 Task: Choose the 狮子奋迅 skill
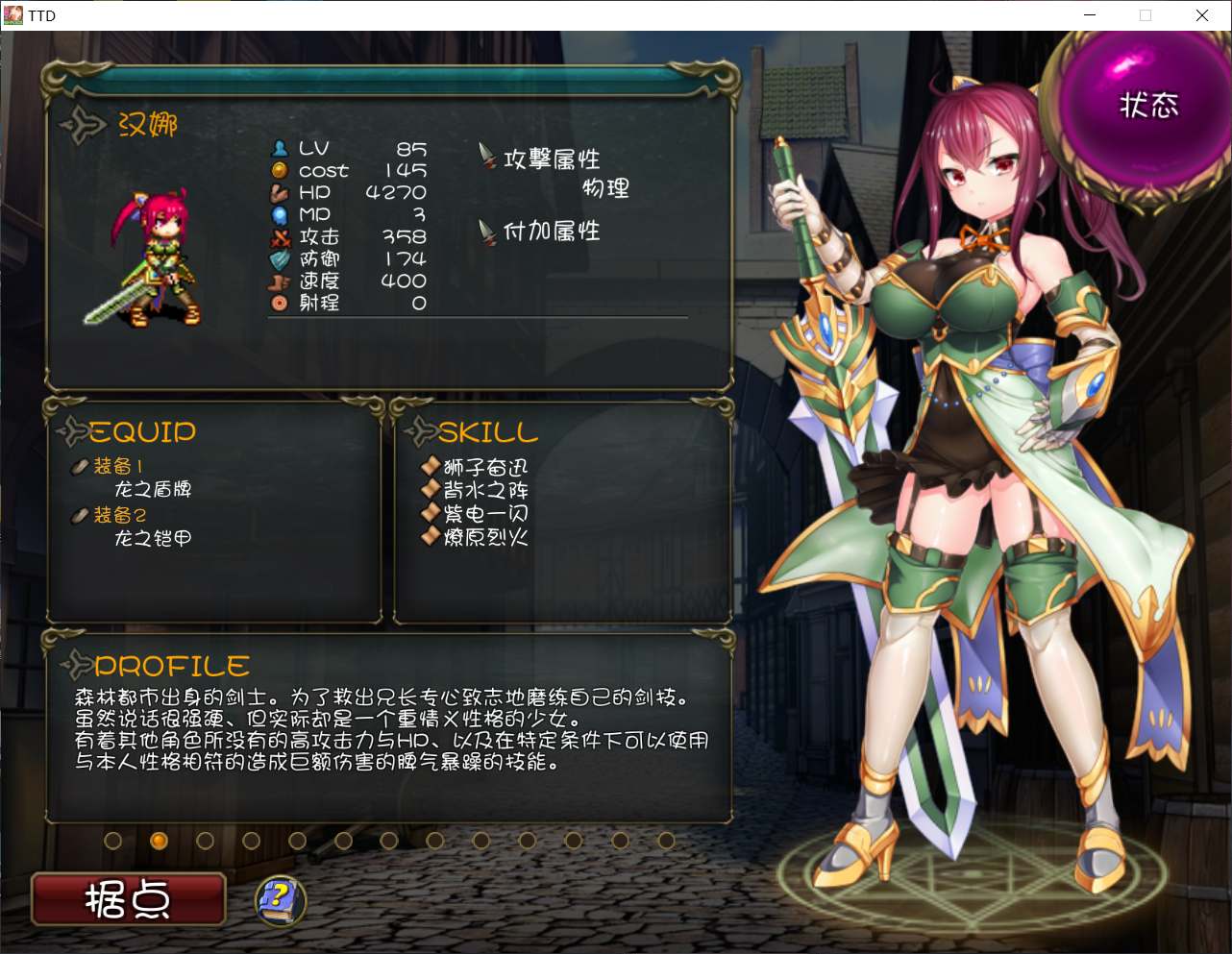coord(485,468)
